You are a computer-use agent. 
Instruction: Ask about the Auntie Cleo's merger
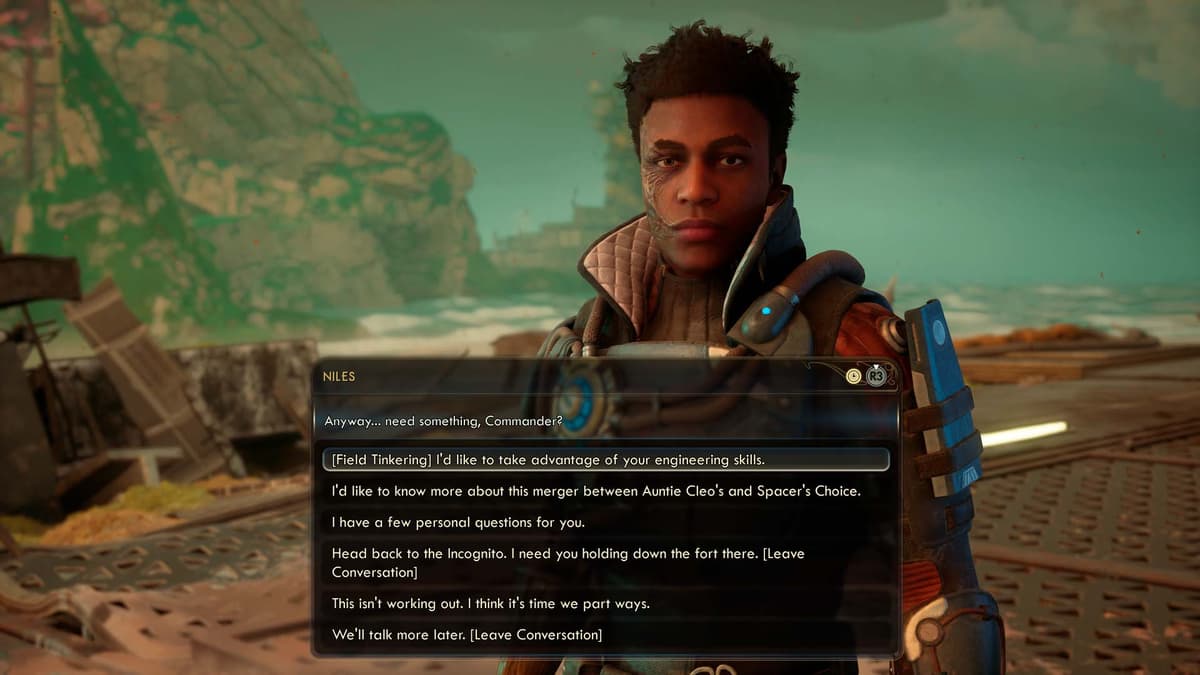tap(596, 491)
